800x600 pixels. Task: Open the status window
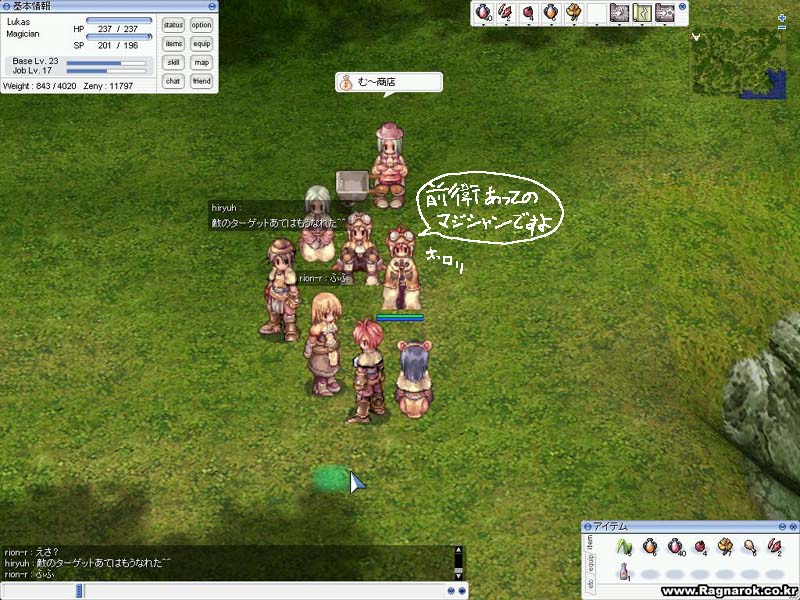173,25
